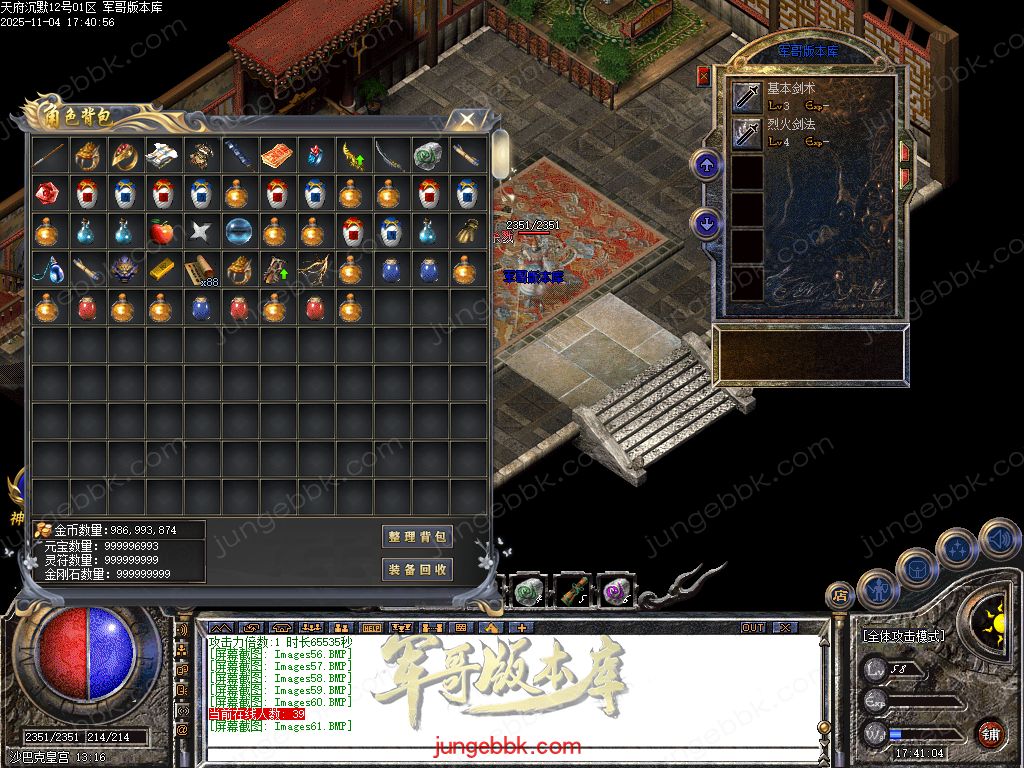Select the red apple in the backpack

tap(161, 232)
